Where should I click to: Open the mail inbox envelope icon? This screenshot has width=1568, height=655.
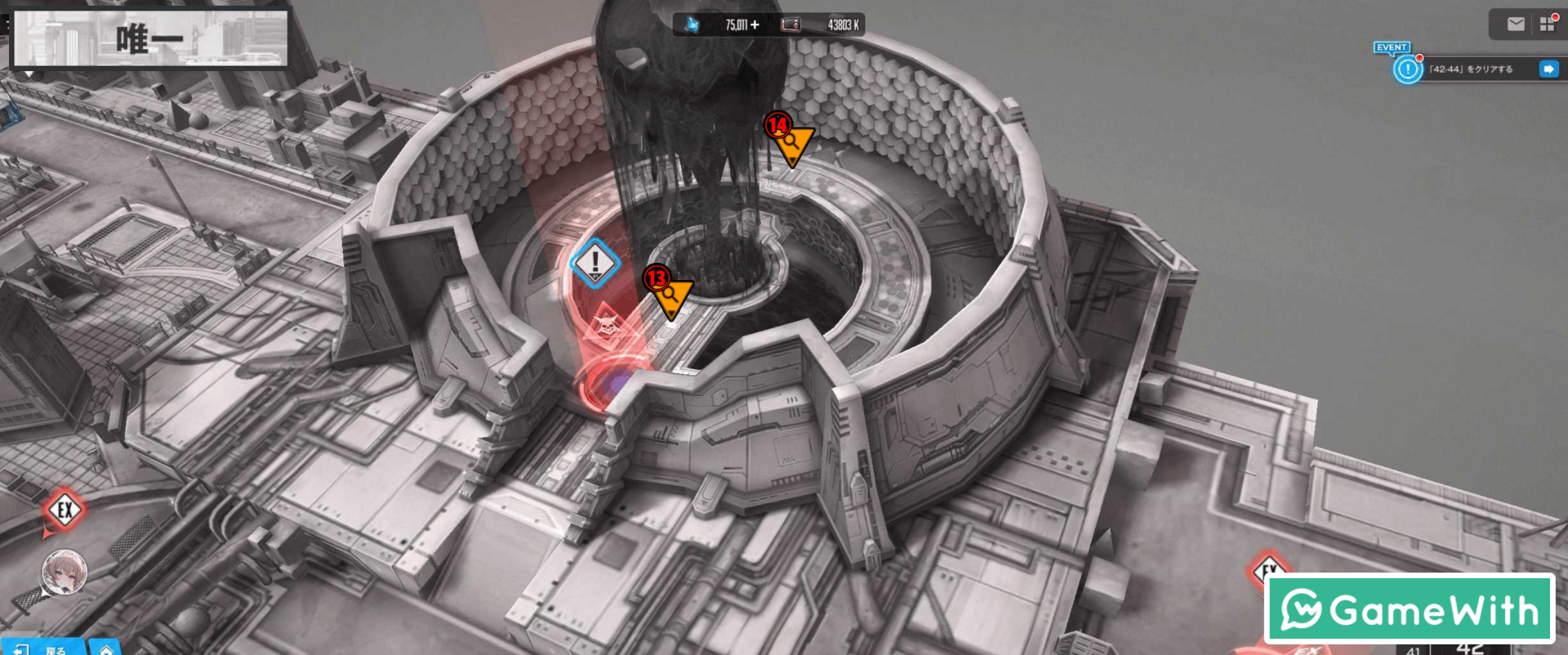pos(1516,25)
